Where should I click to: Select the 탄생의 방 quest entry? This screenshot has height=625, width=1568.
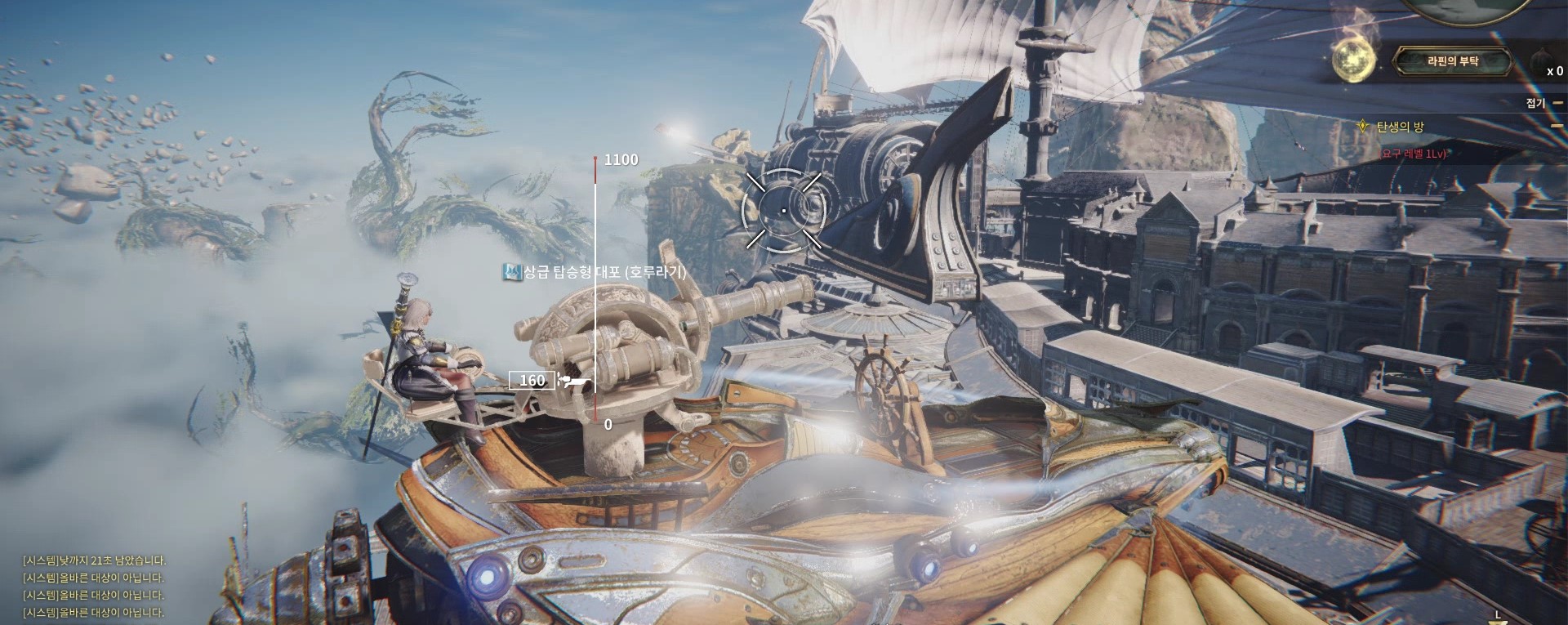[x=1400, y=127]
